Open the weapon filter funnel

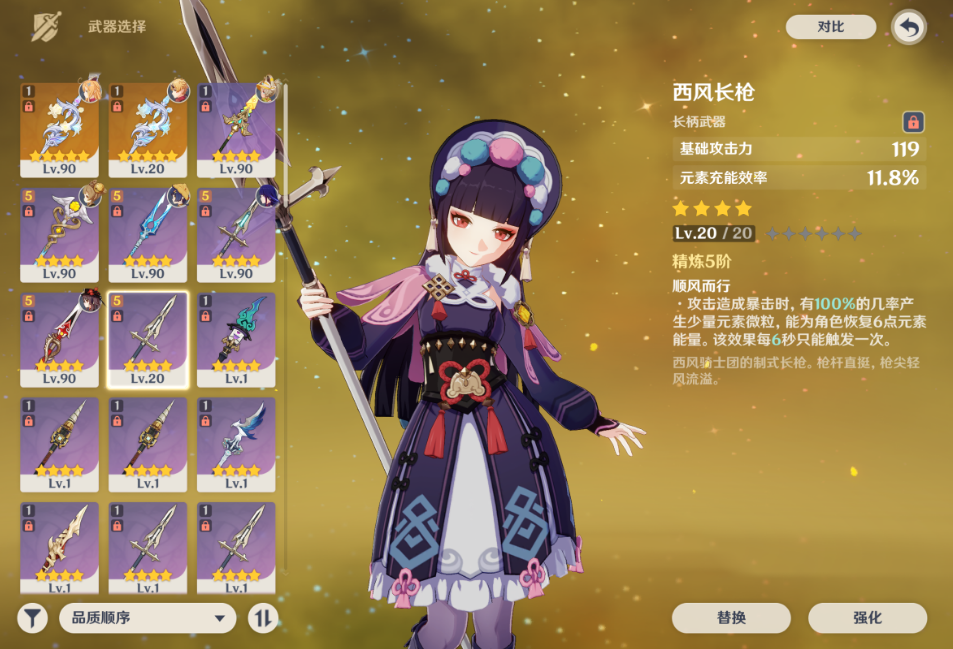tap(33, 618)
